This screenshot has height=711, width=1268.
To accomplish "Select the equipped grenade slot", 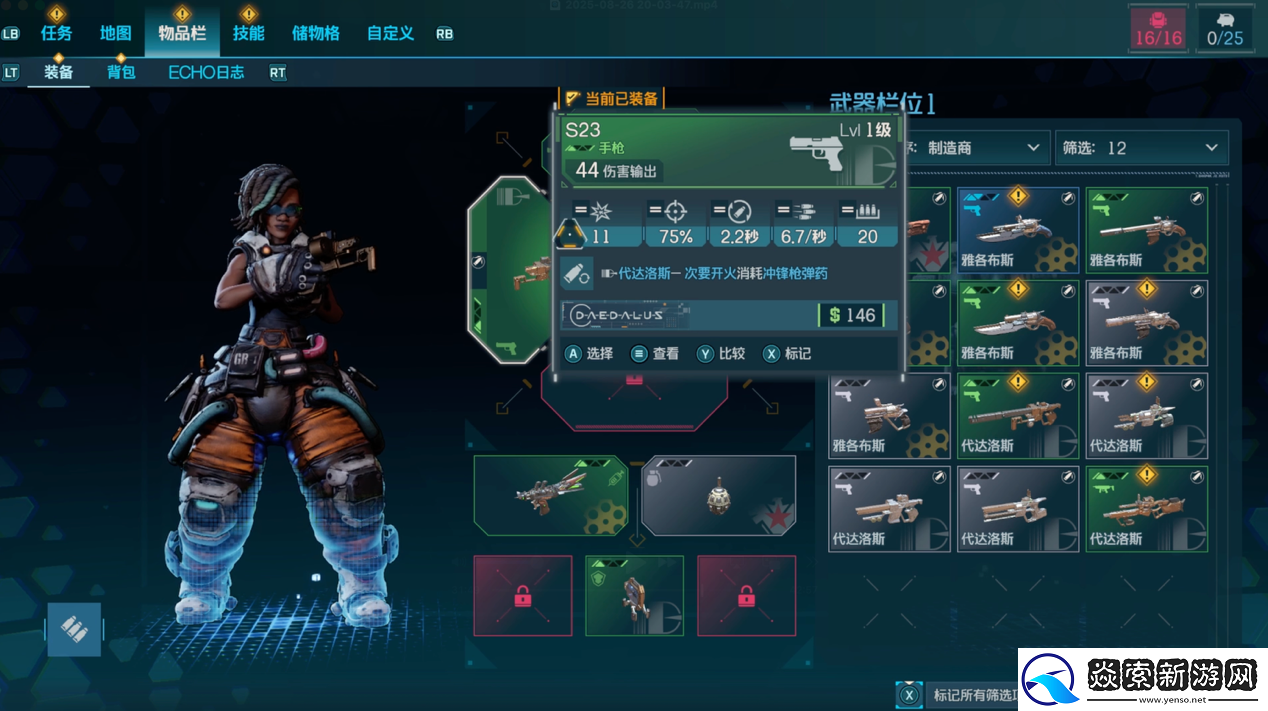I will [718, 496].
